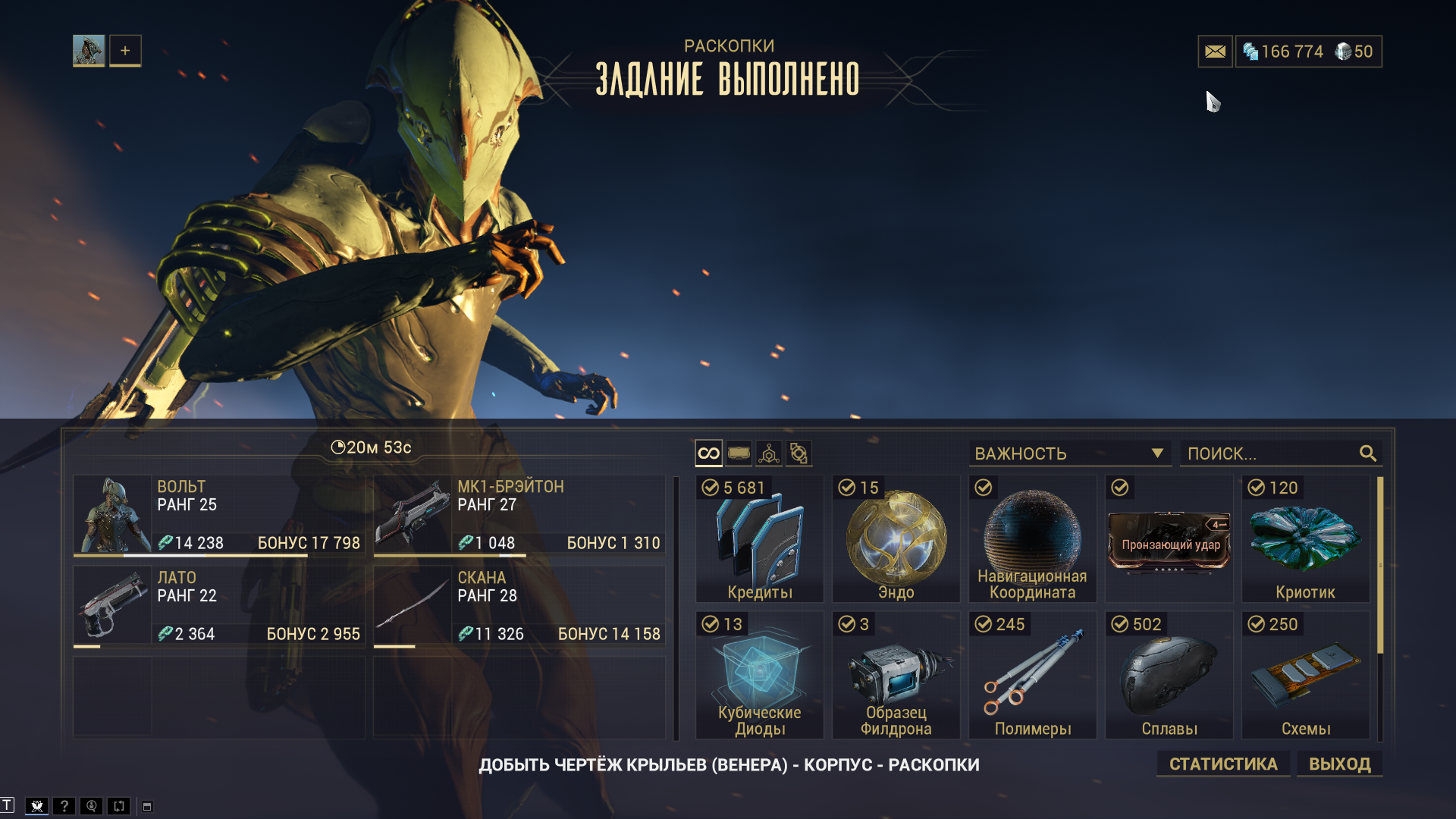
Task: Select the Полимеры reward tile
Action: pos(1032,676)
